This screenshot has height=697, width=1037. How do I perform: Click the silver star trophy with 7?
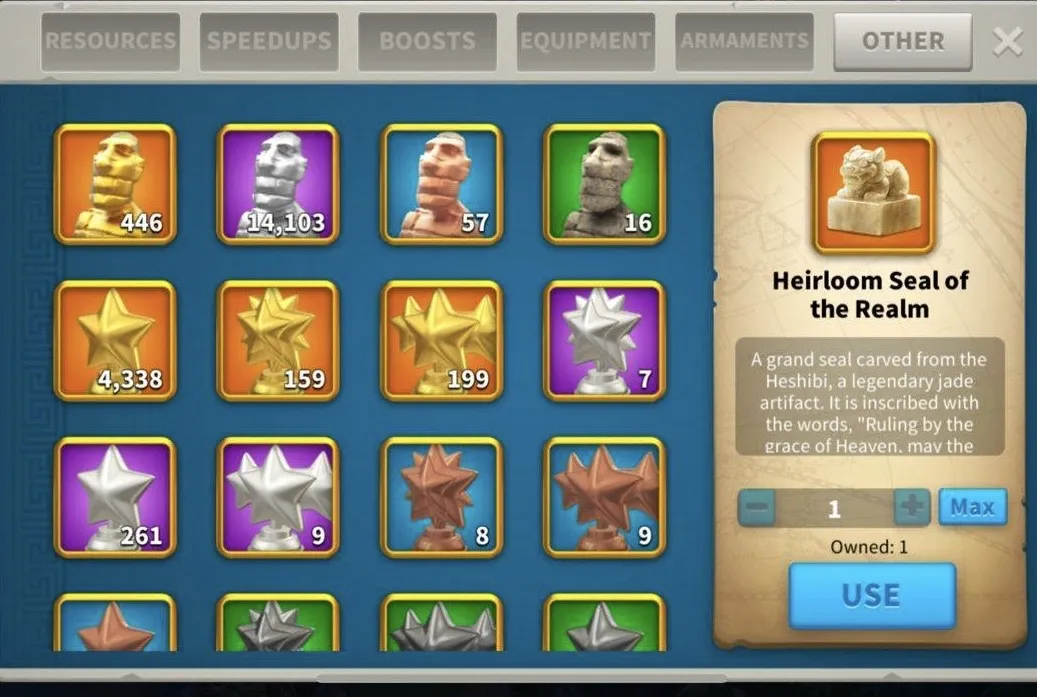(604, 341)
